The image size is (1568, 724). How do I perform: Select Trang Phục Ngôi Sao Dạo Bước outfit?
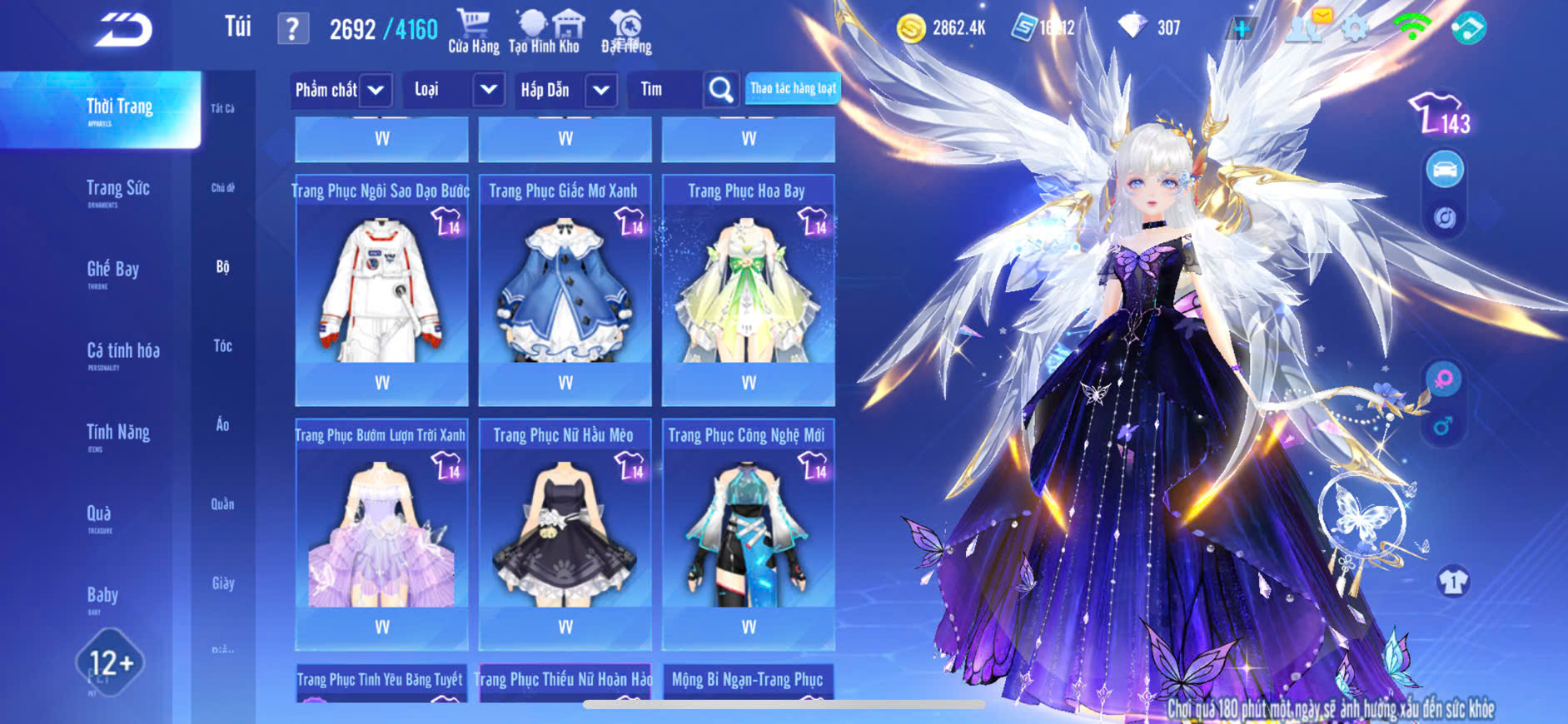pos(381,287)
